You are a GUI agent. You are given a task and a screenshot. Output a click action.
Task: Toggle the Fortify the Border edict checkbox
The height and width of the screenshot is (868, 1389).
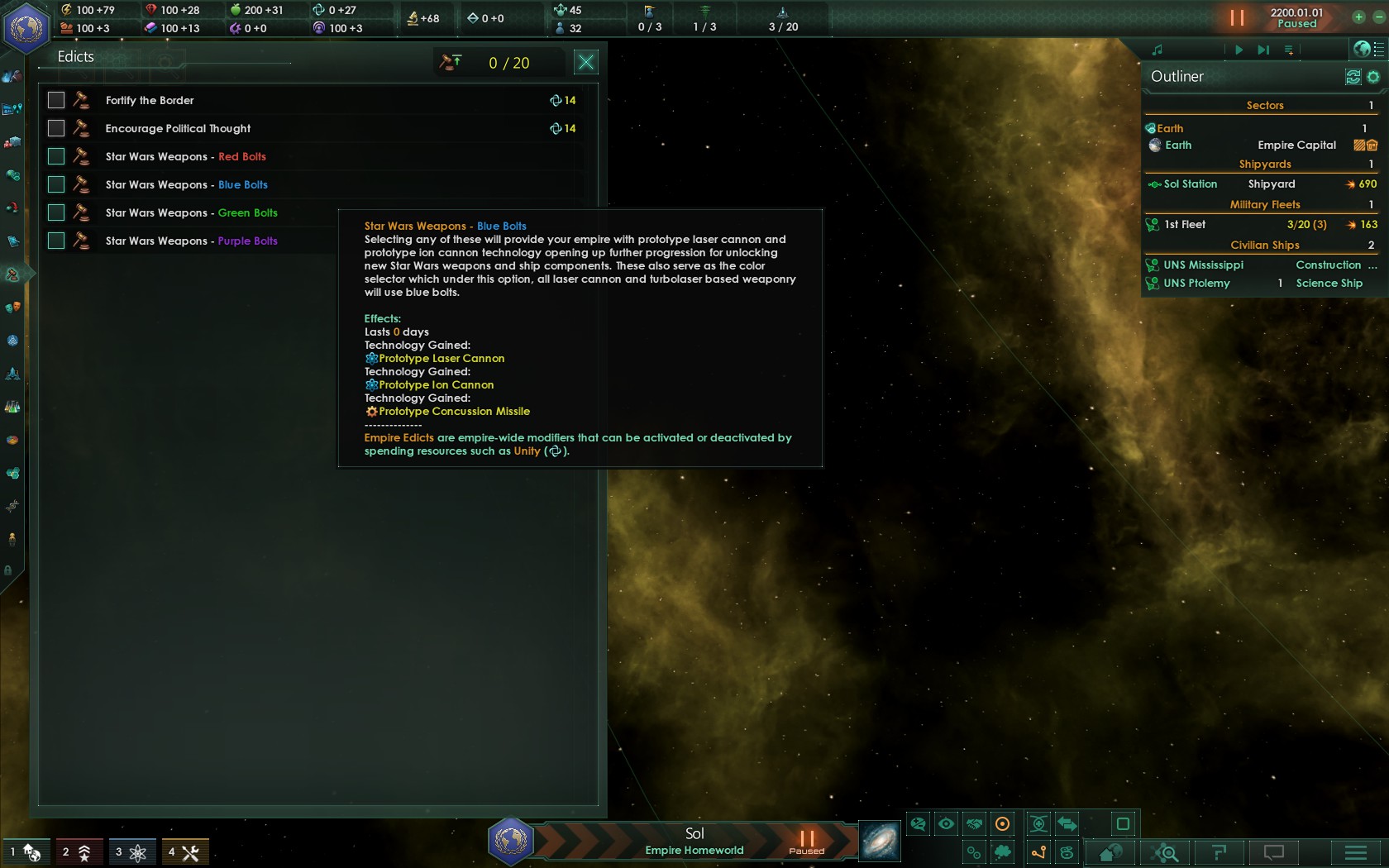point(56,100)
